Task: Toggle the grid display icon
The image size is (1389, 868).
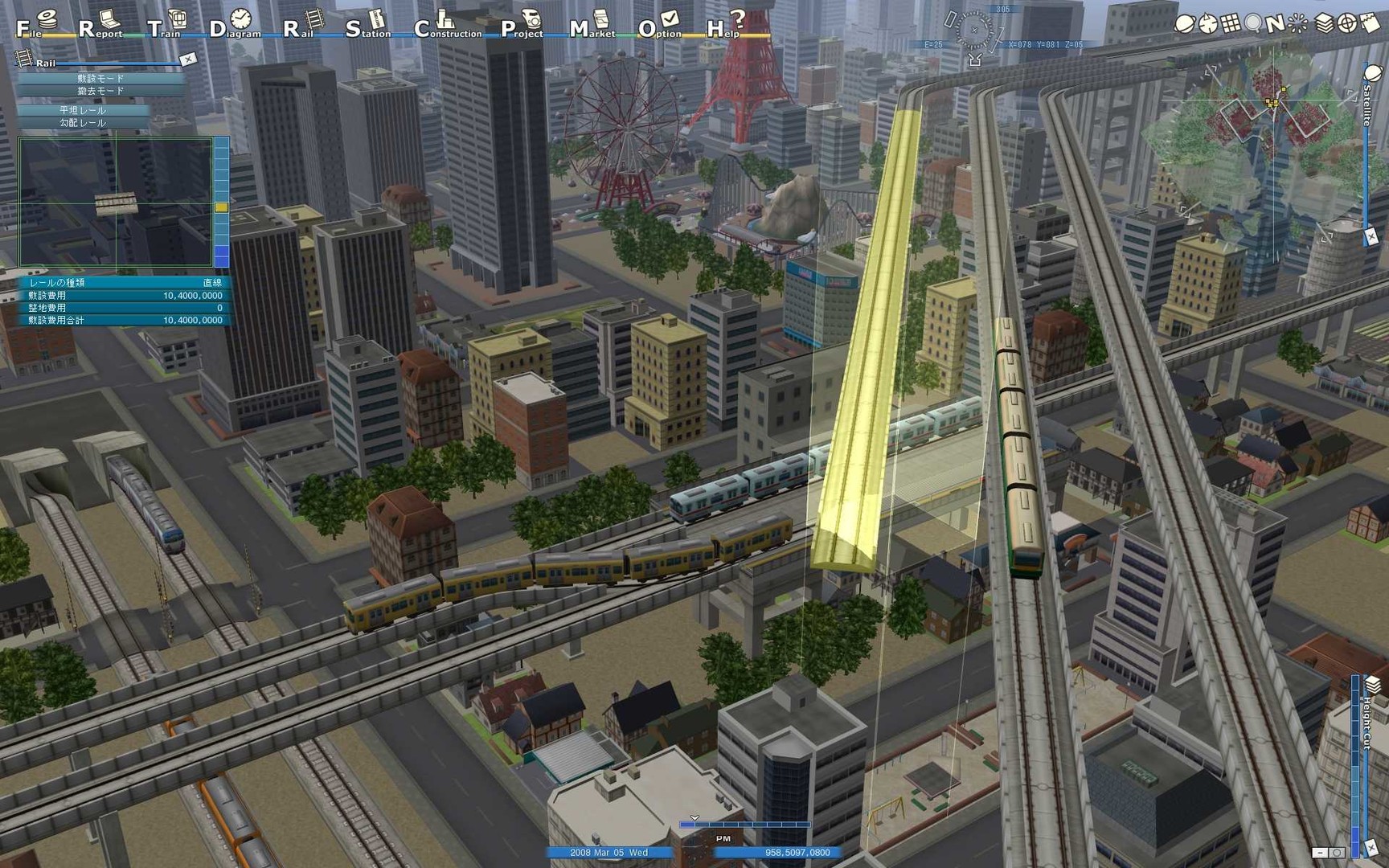Action: [1231, 24]
